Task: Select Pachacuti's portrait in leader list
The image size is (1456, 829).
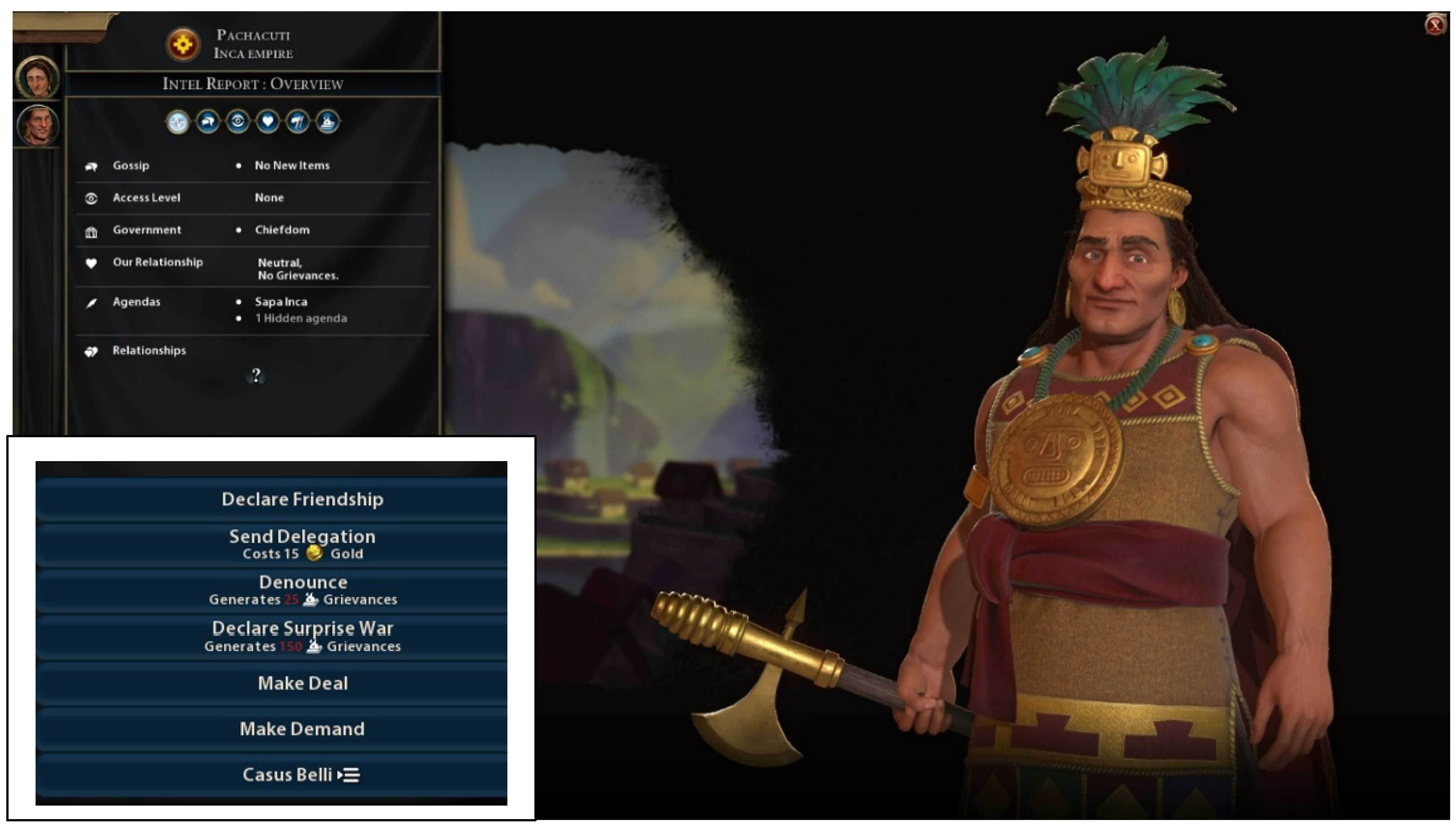Action: pos(37,125)
